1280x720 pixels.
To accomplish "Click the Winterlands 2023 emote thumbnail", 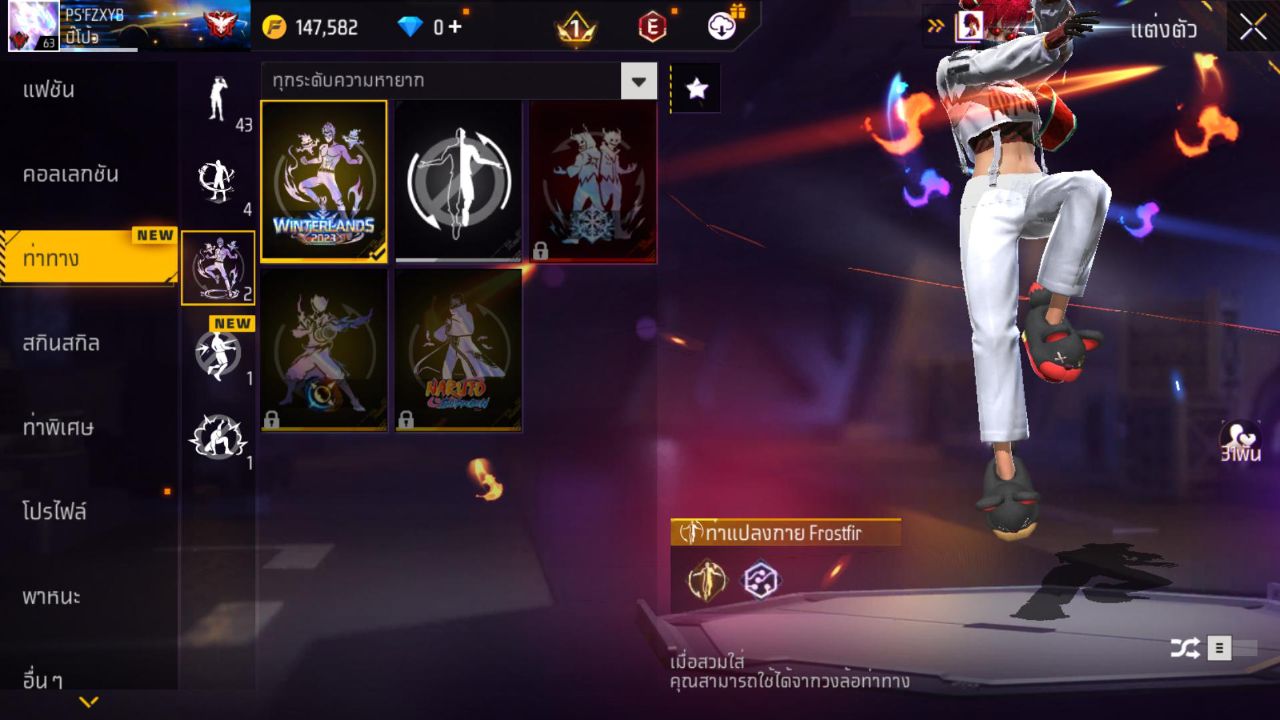I will (x=323, y=181).
